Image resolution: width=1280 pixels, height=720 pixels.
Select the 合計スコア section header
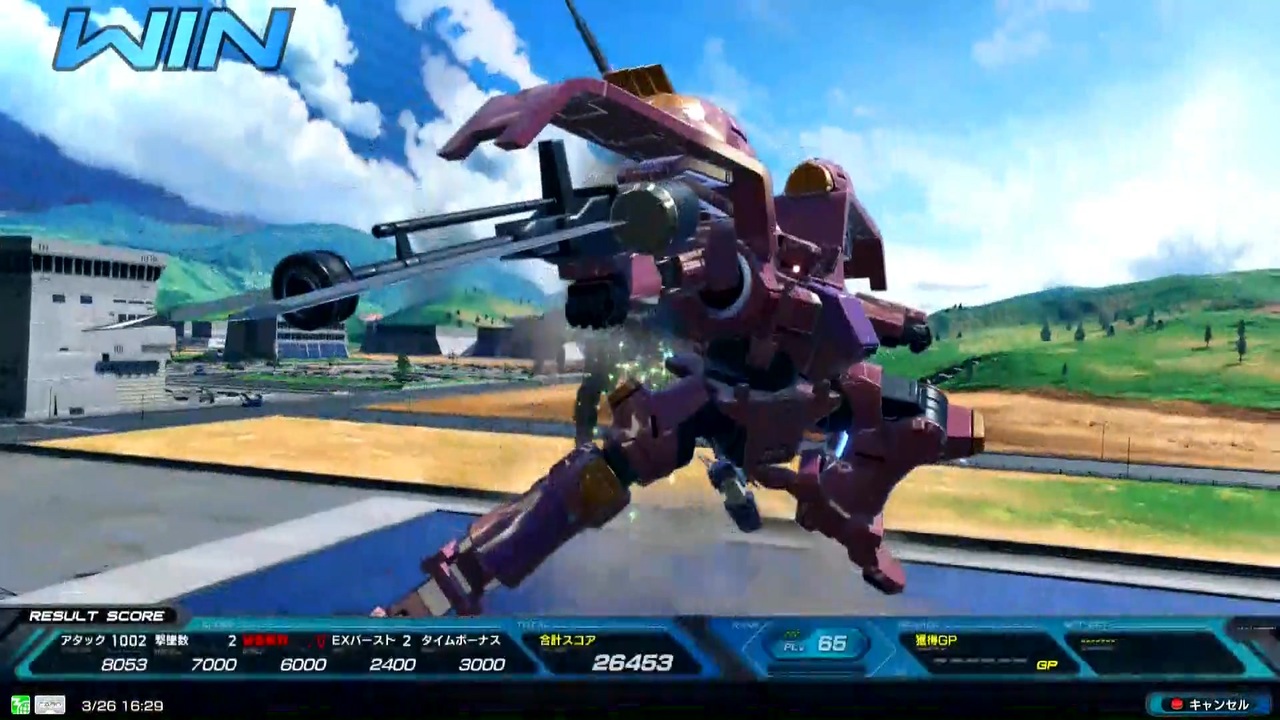click(568, 640)
